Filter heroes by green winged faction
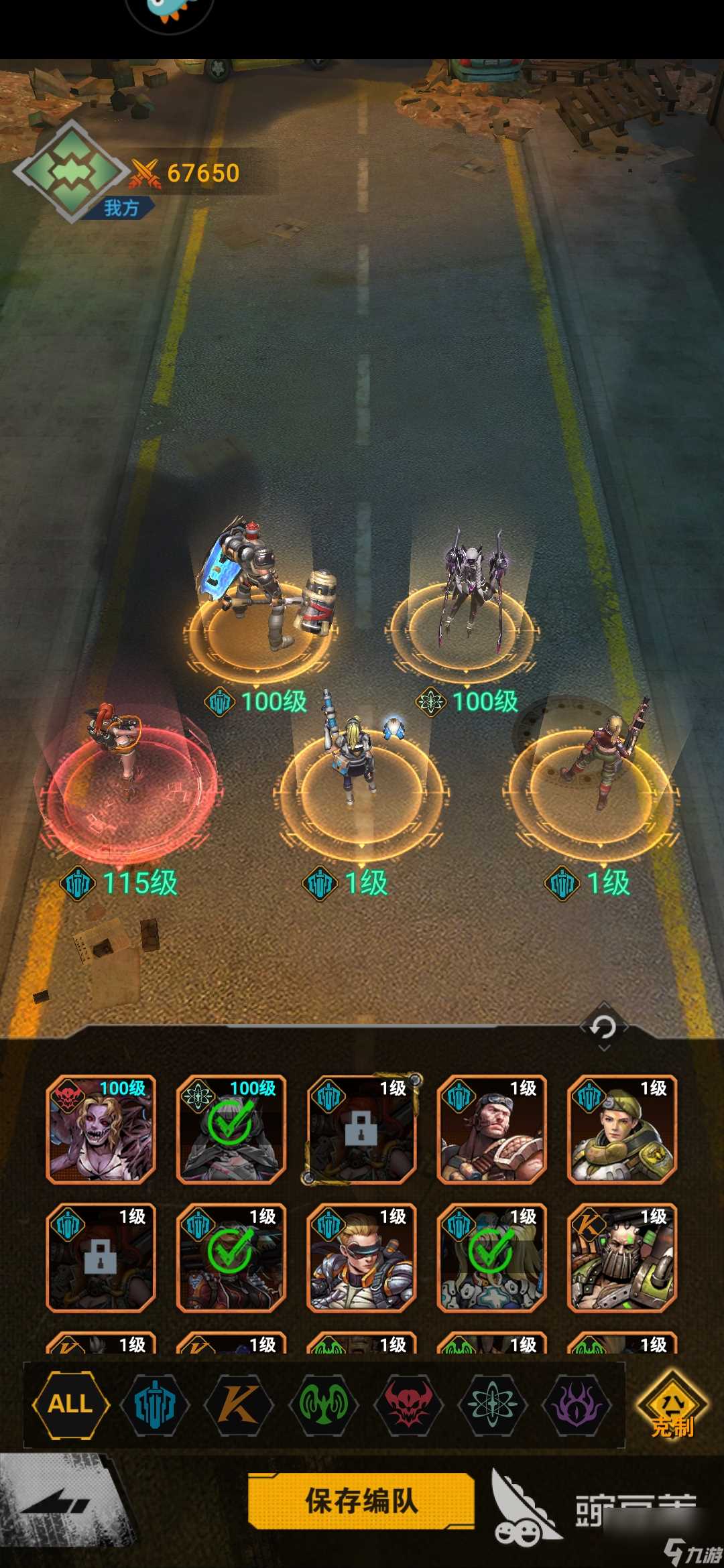 324,1403
